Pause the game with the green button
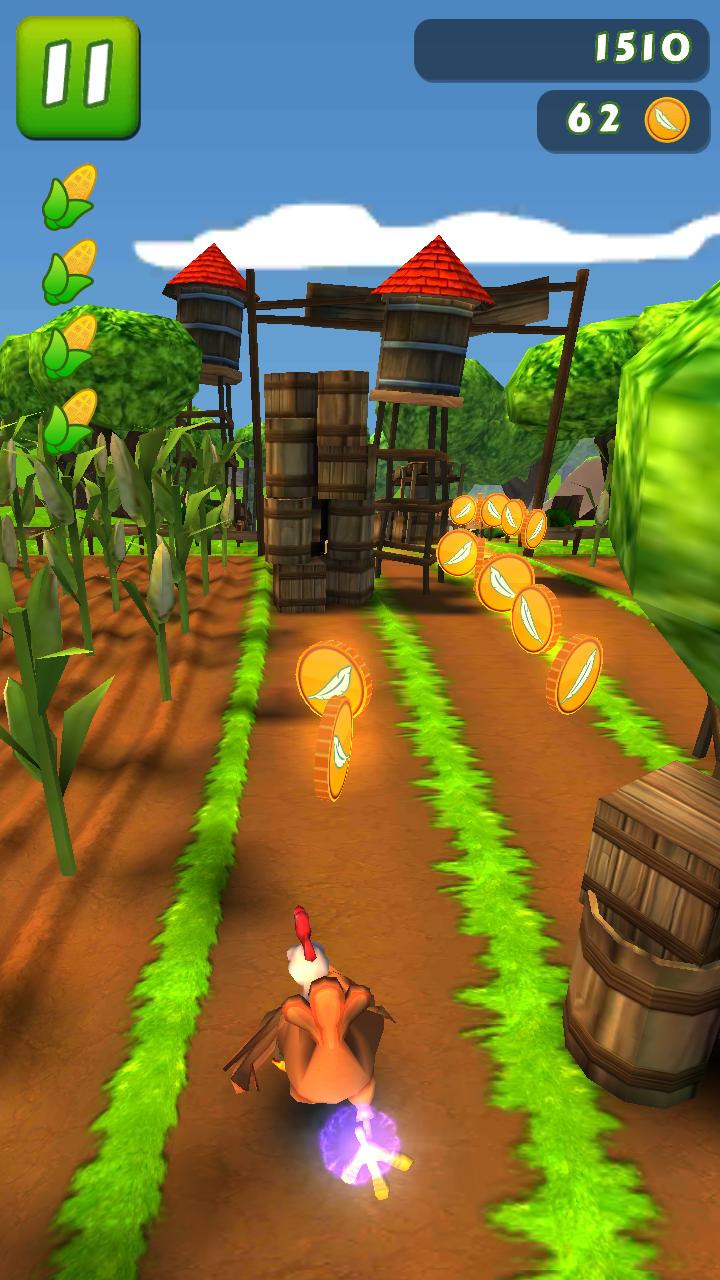 [x=77, y=77]
